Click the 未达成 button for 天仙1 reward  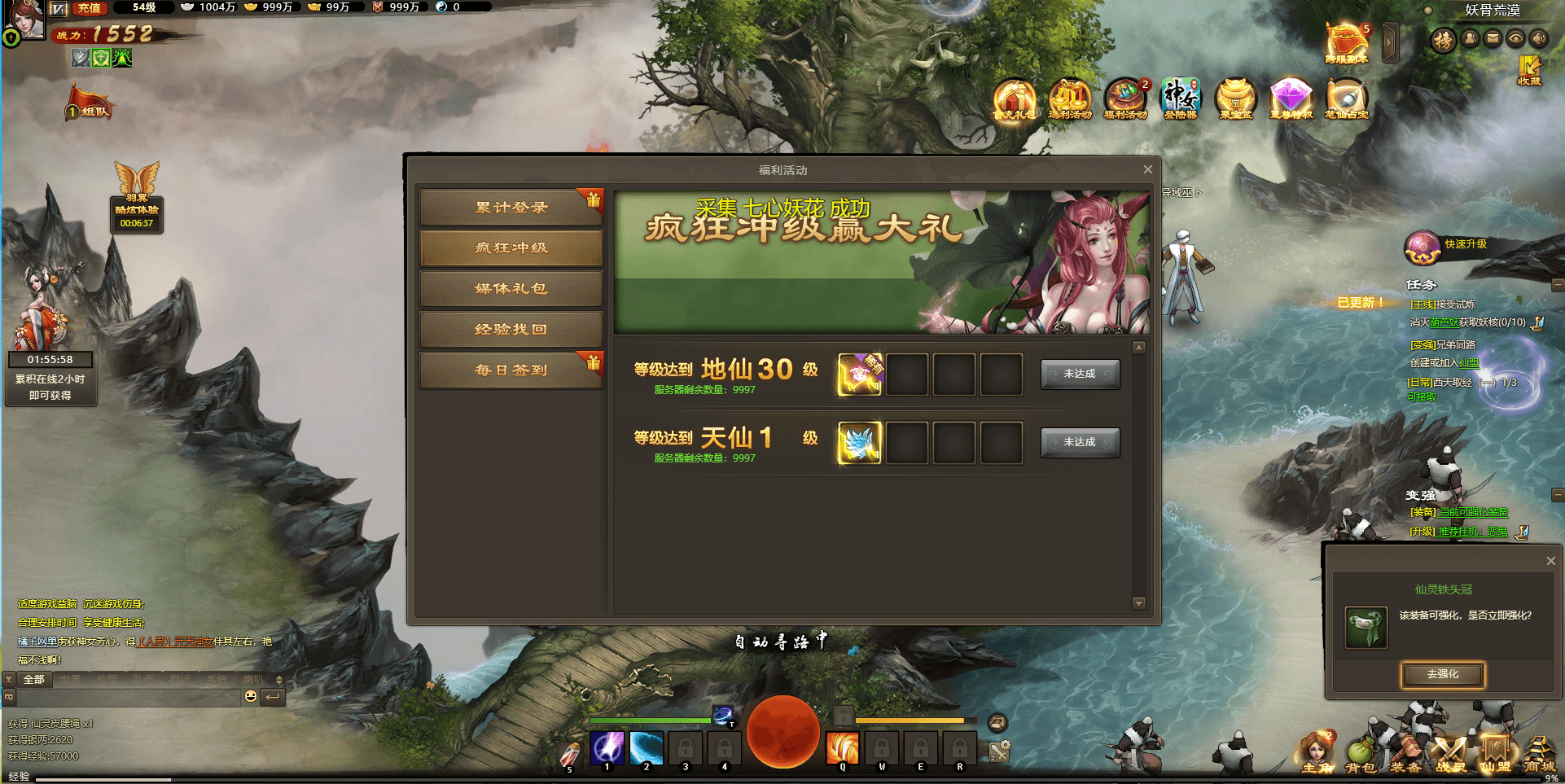tap(1080, 442)
